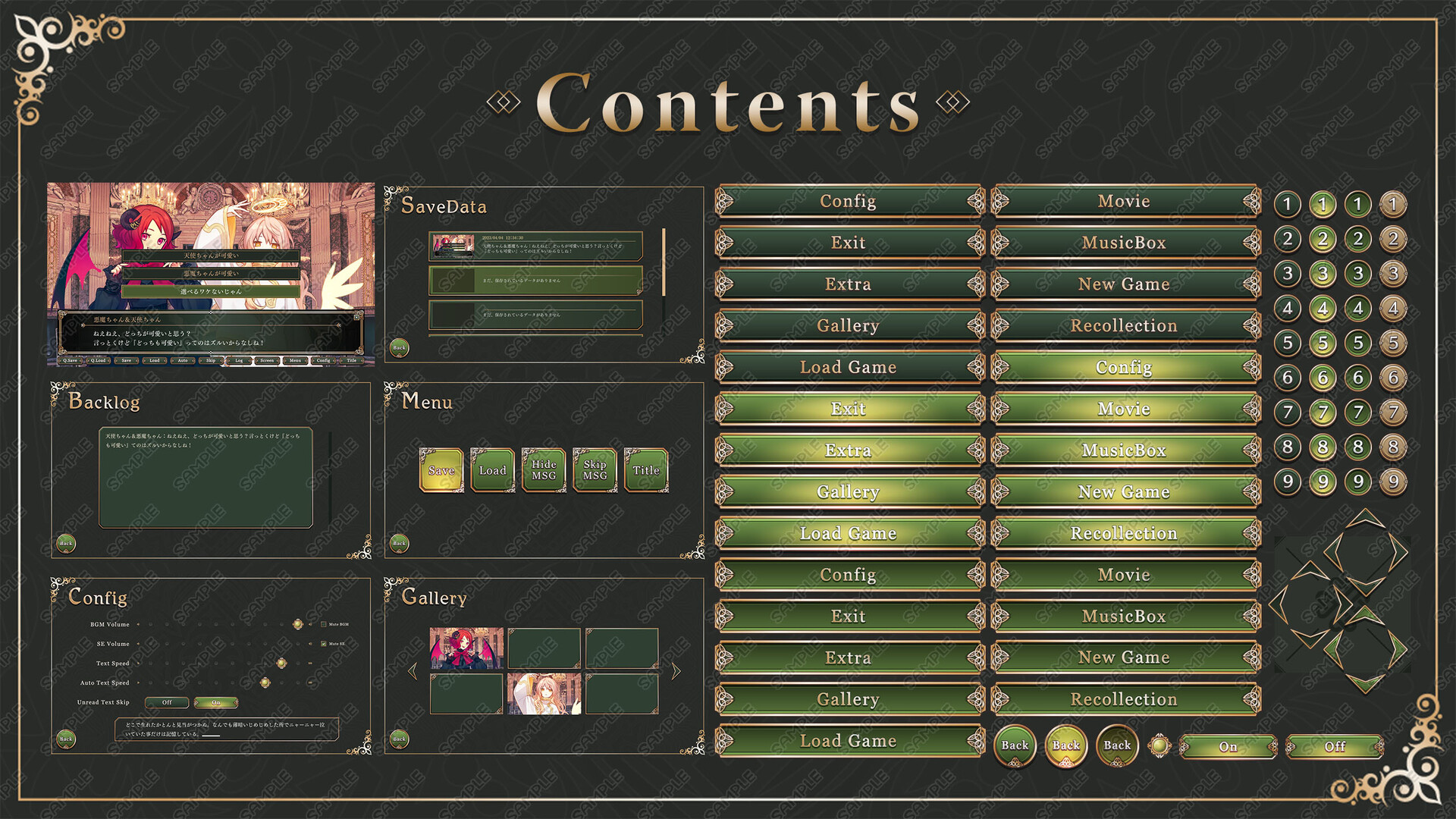
Task: Click the Recollection button
Action: [x=1125, y=325]
